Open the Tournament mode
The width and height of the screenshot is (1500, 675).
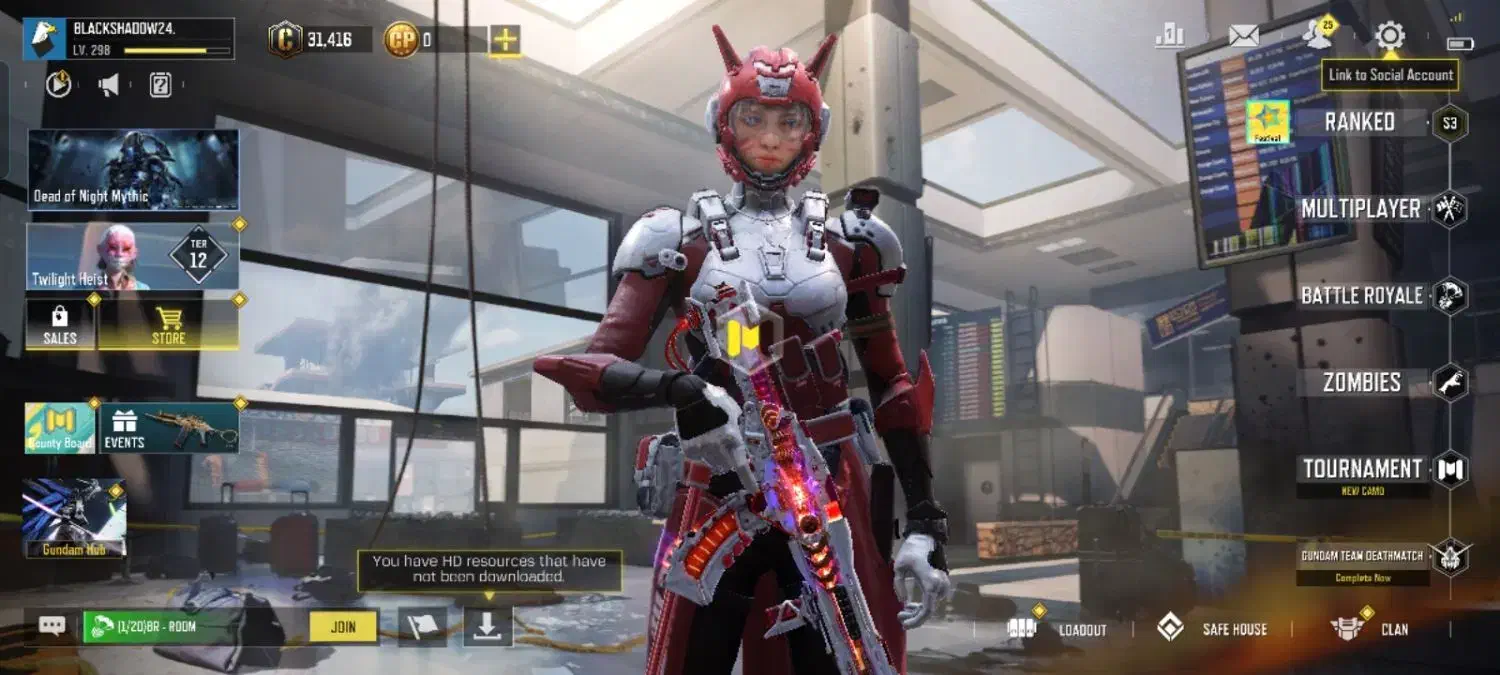[1362, 469]
